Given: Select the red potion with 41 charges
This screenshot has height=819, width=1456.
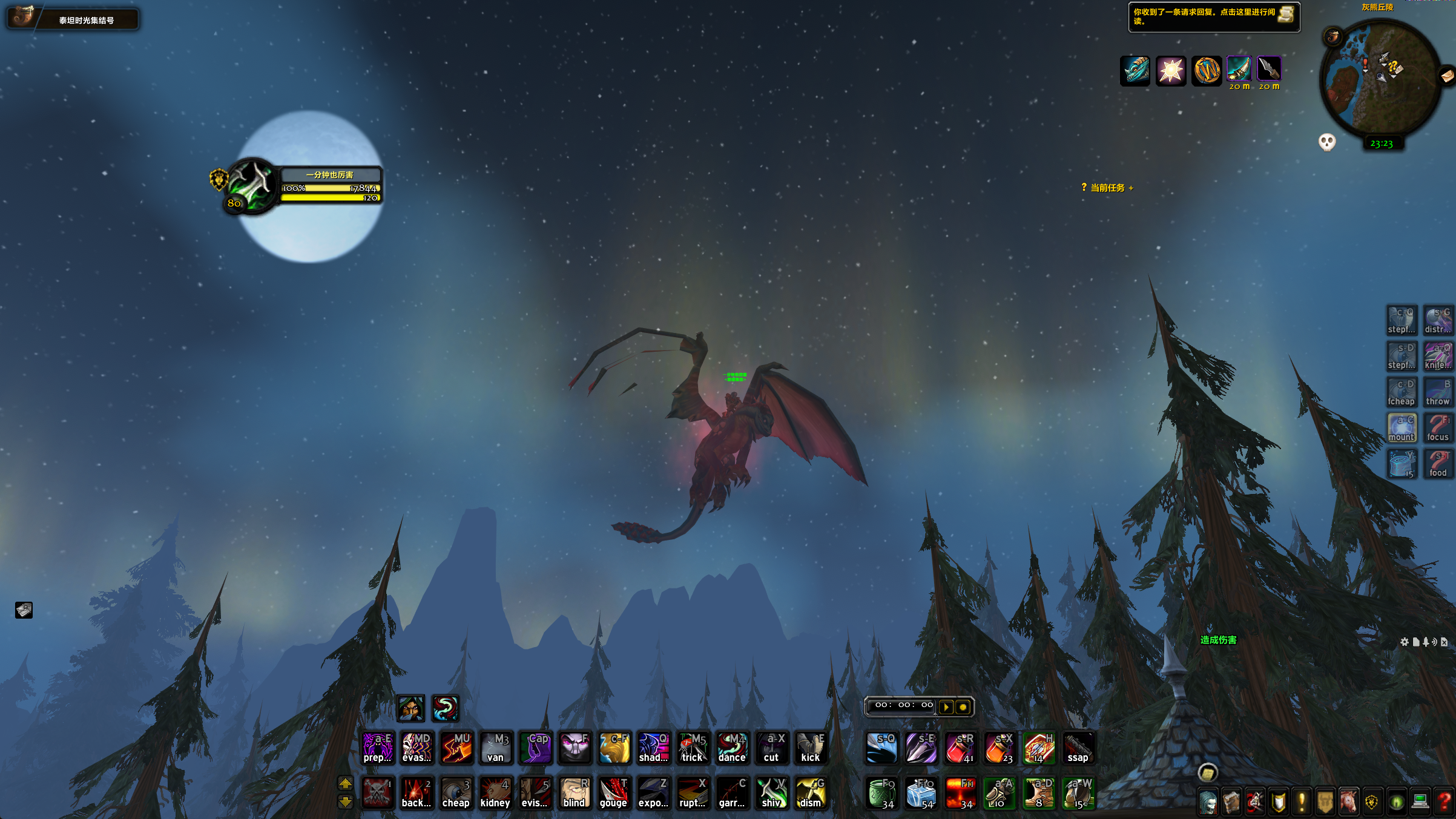Looking at the screenshot, I should [x=960, y=748].
